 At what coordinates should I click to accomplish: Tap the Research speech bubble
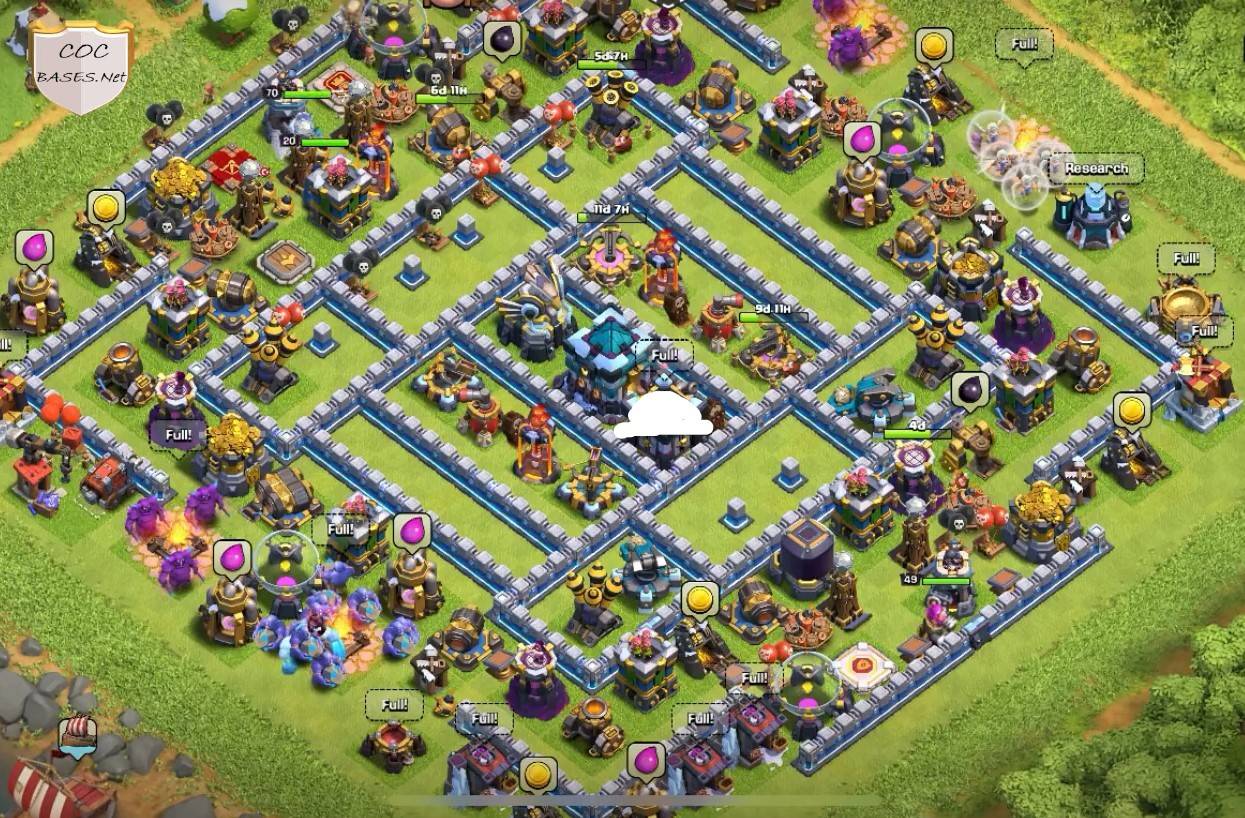pyautogui.click(x=1096, y=168)
